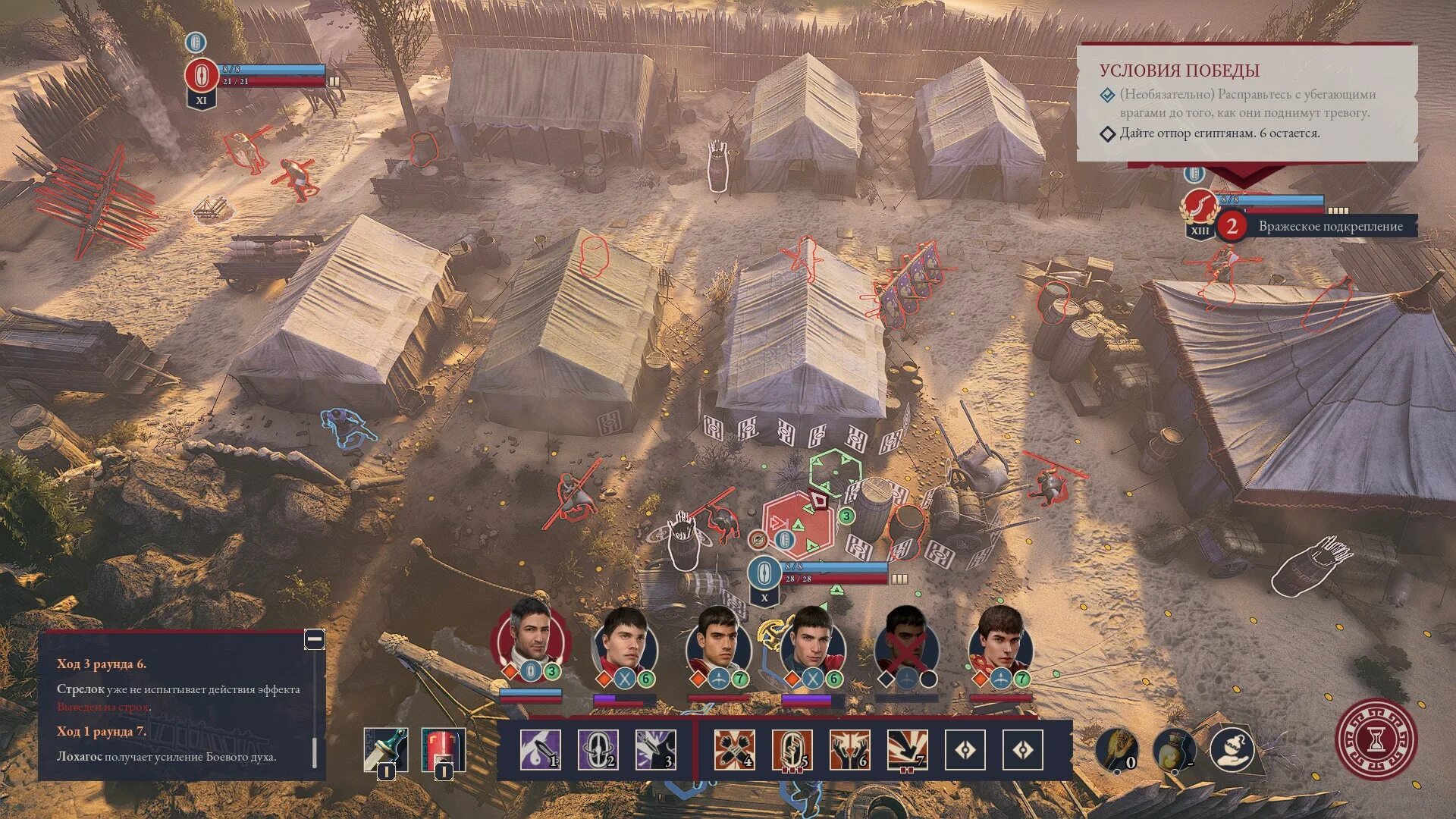1456x819 pixels.
Task: Select the crossed-out fallen soldier portrait
Action: (906, 643)
